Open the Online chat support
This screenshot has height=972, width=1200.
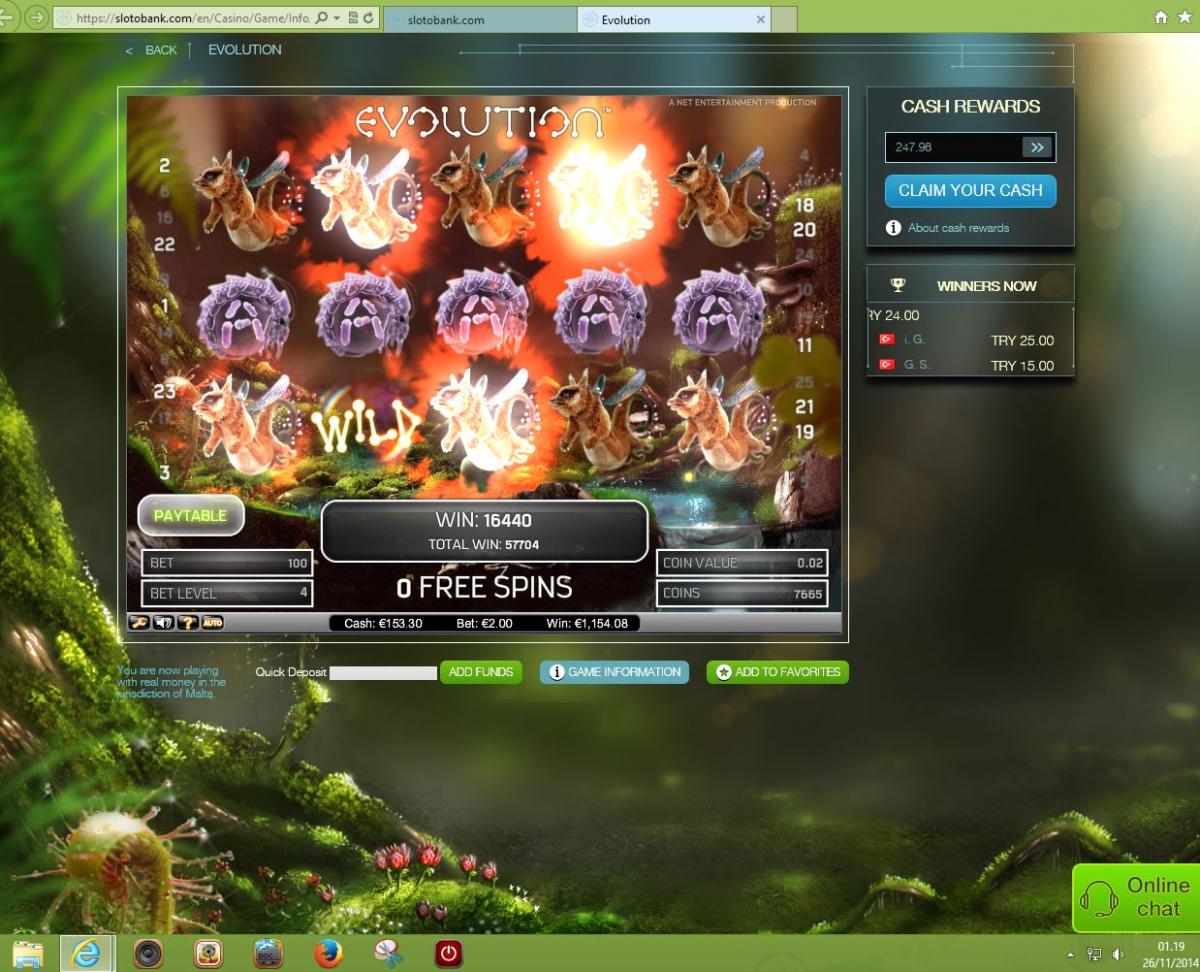(x=1137, y=897)
